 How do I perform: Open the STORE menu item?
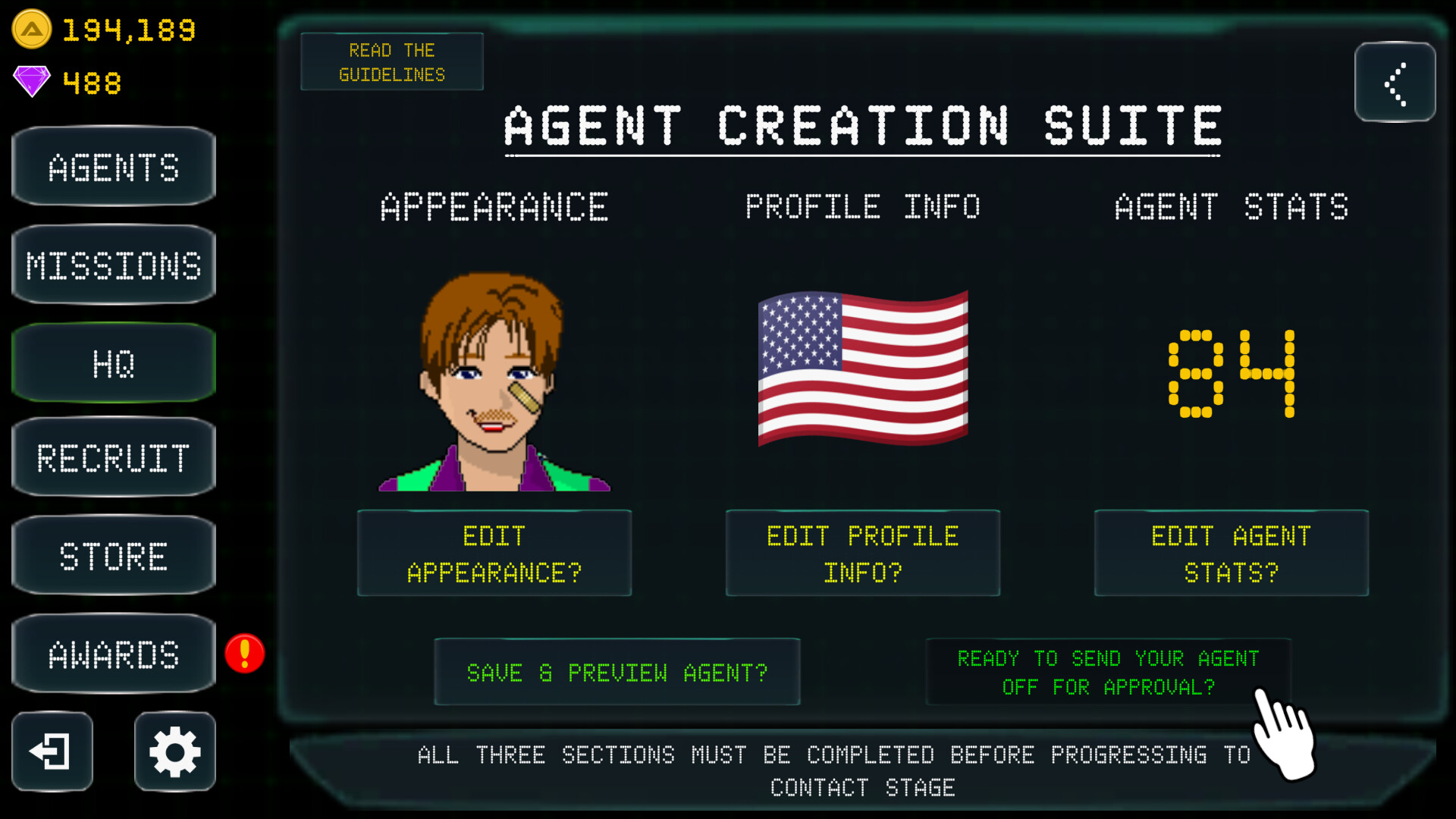113,555
